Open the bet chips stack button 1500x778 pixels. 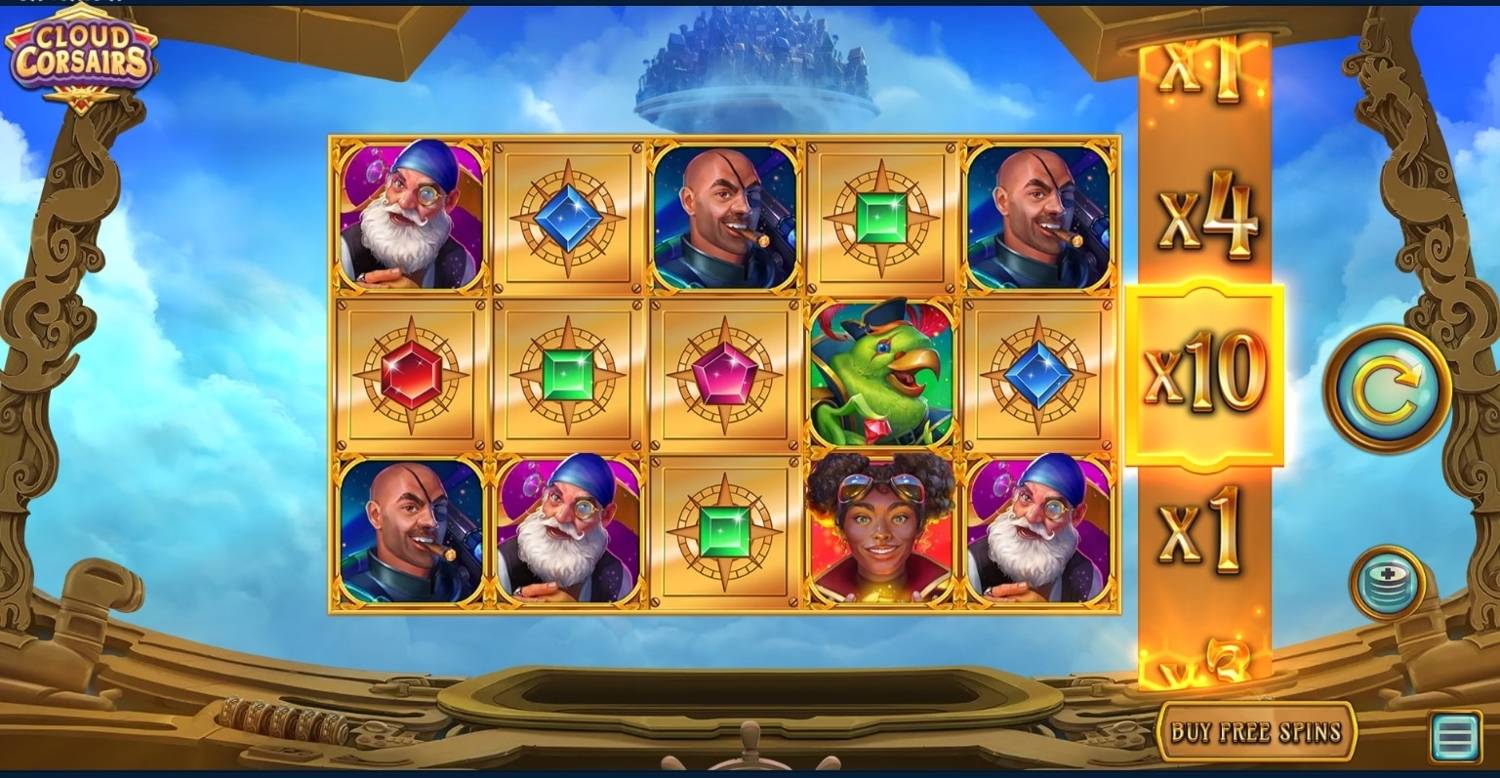pyautogui.click(x=1387, y=583)
